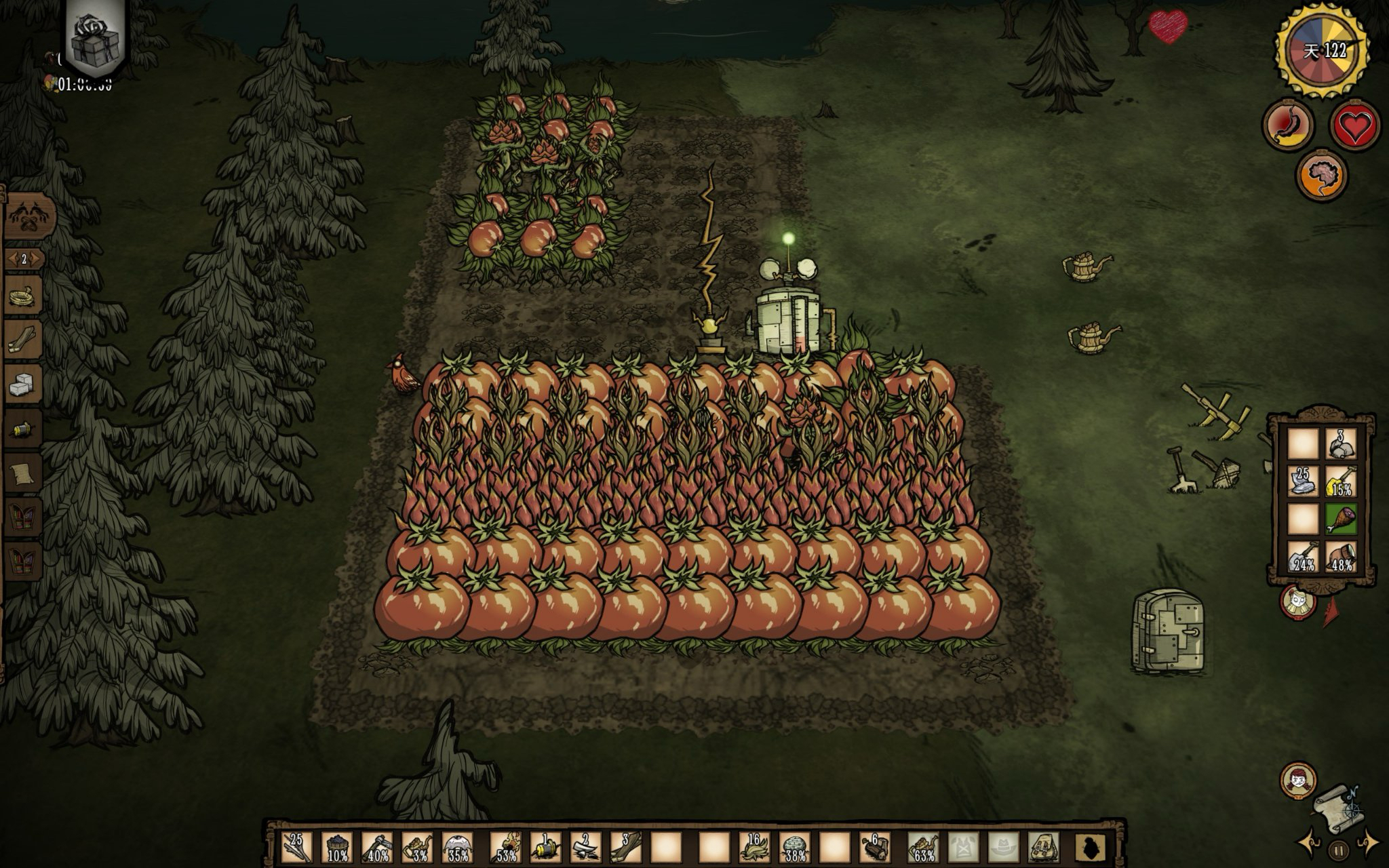Click the watering can at 63%
This screenshot has width=1389, height=868.
pos(924,848)
